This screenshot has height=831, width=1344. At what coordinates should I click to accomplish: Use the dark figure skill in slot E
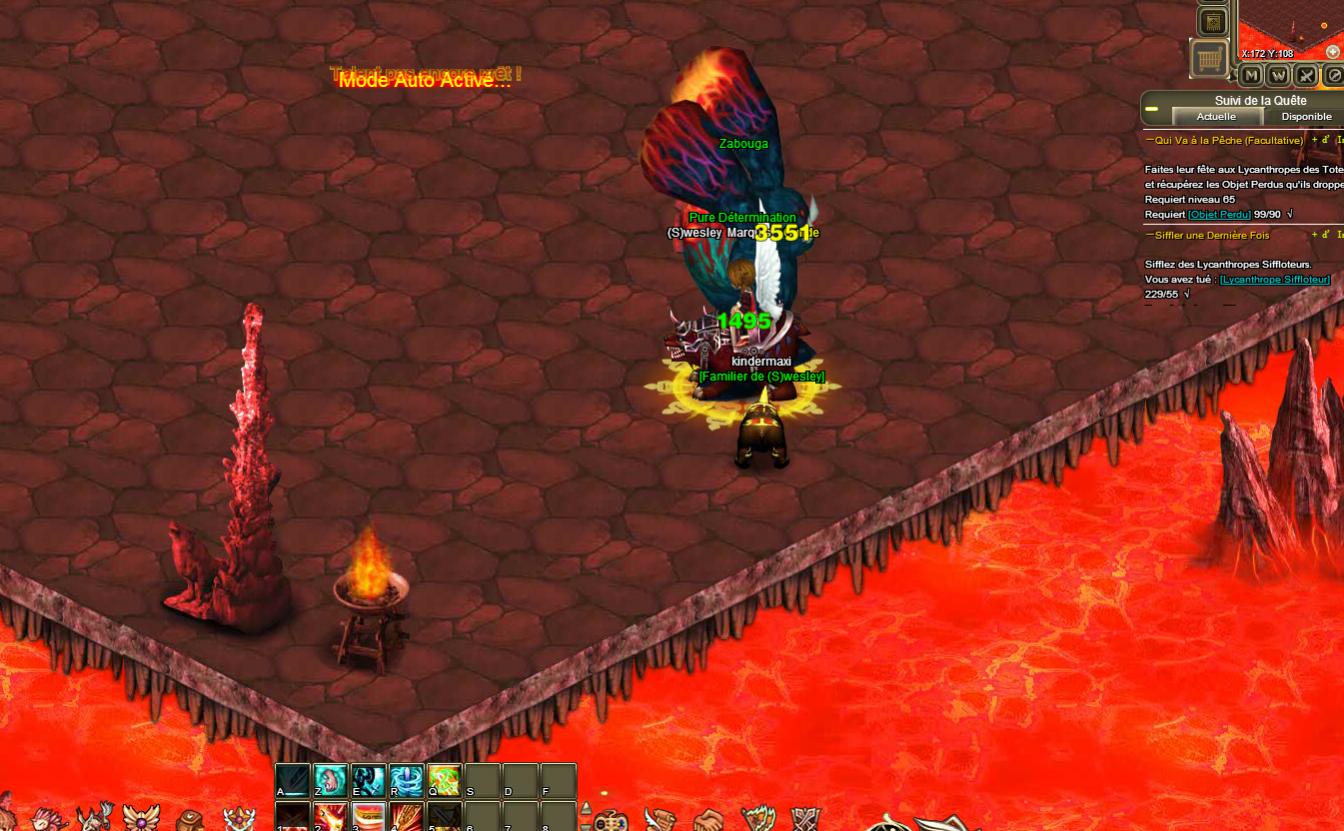tap(368, 780)
